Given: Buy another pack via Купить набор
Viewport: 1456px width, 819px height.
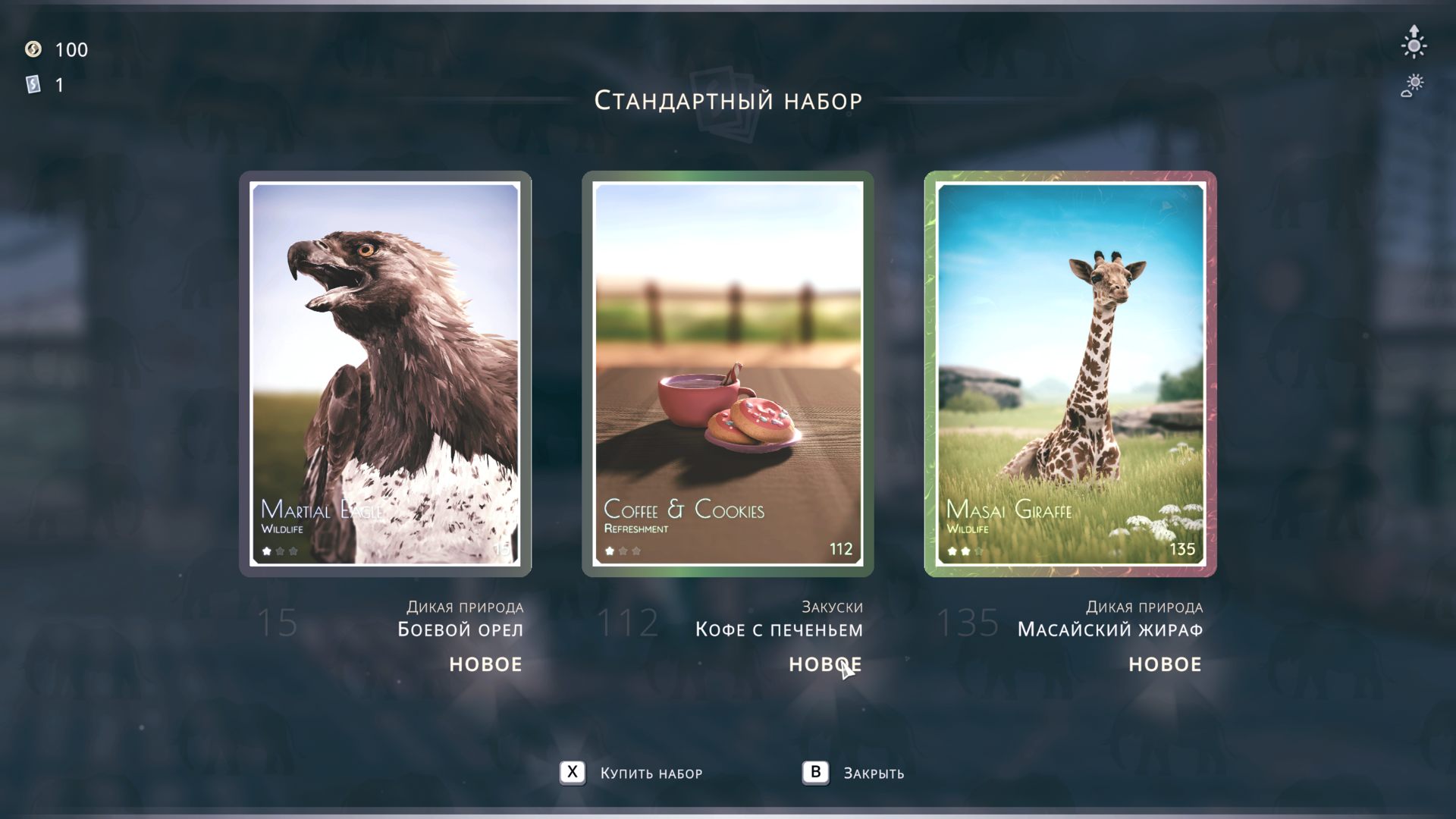Looking at the screenshot, I should pyautogui.click(x=632, y=773).
